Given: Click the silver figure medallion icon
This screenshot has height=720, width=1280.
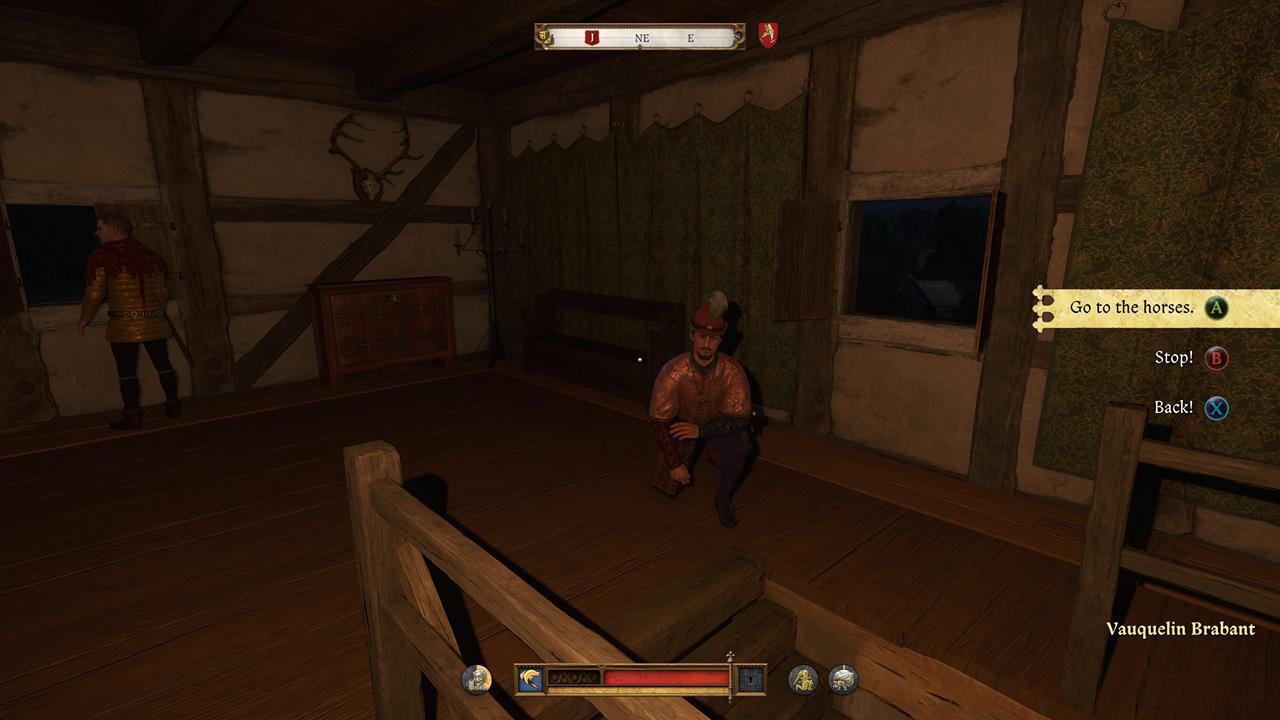Looking at the screenshot, I should [841, 679].
